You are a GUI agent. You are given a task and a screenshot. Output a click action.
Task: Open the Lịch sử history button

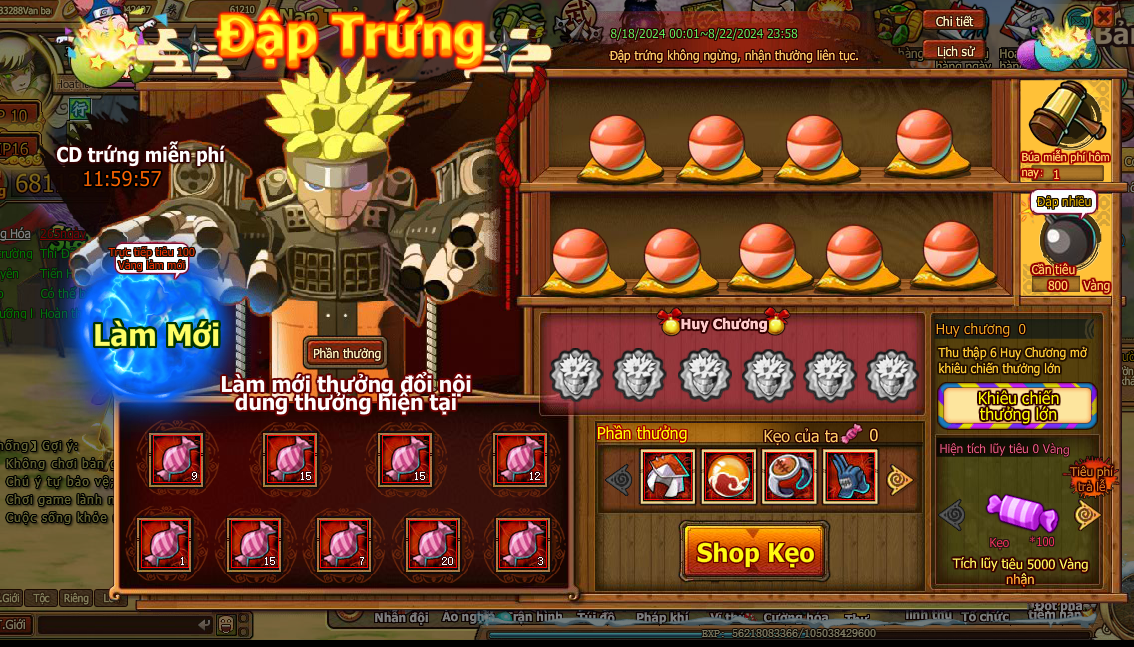coord(955,51)
